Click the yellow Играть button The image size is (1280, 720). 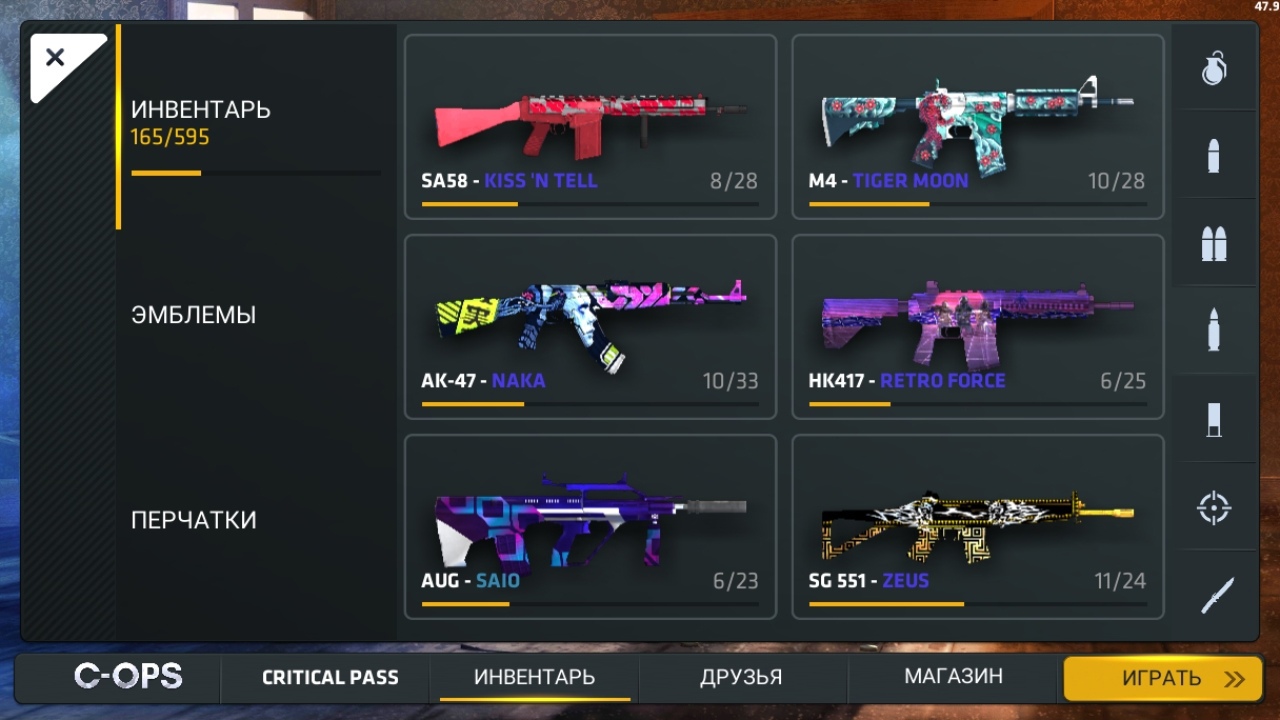coord(1162,679)
